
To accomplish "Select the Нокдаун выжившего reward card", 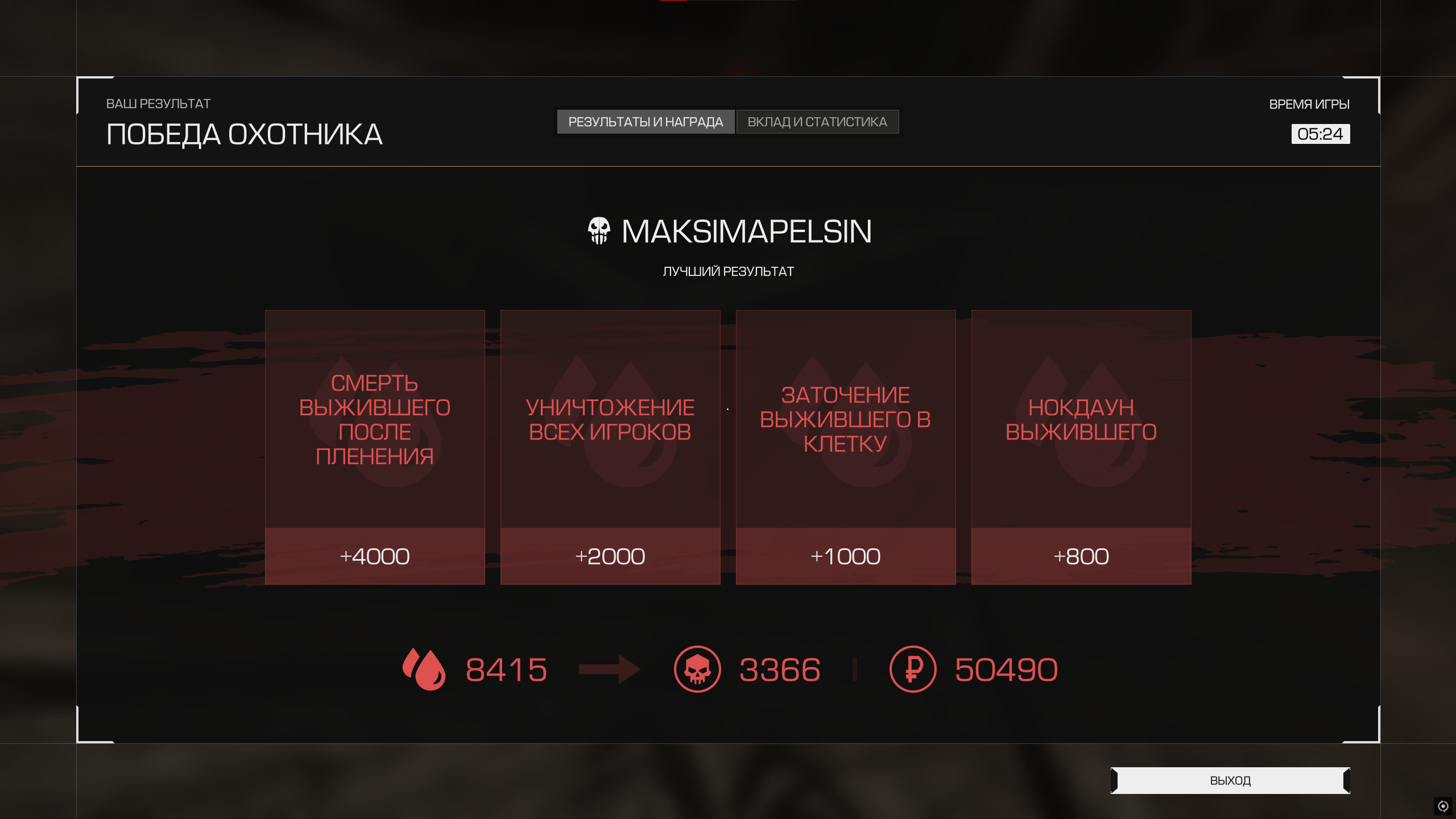I will [x=1081, y=446].
